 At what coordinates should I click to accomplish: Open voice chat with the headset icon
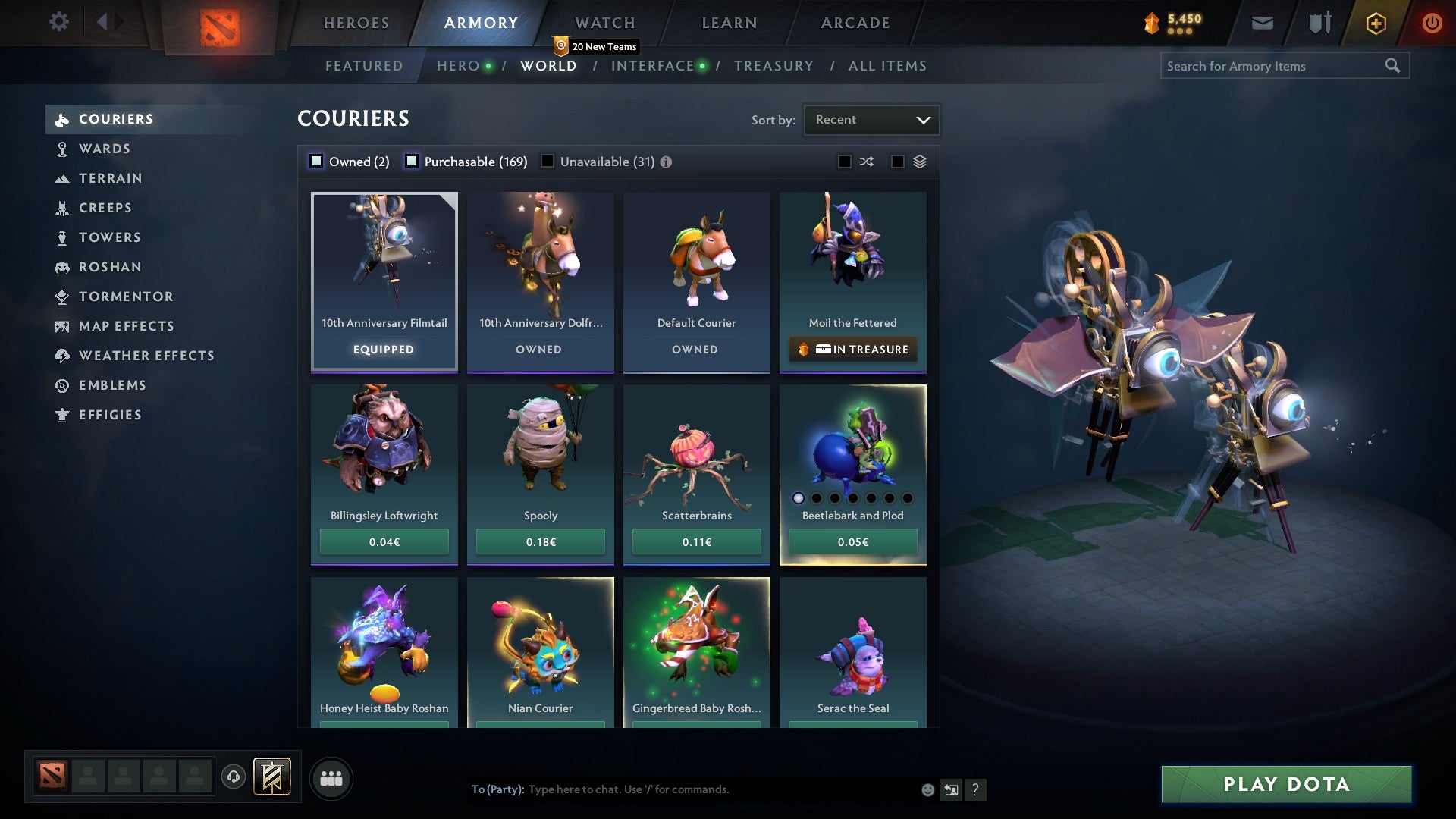233,777
